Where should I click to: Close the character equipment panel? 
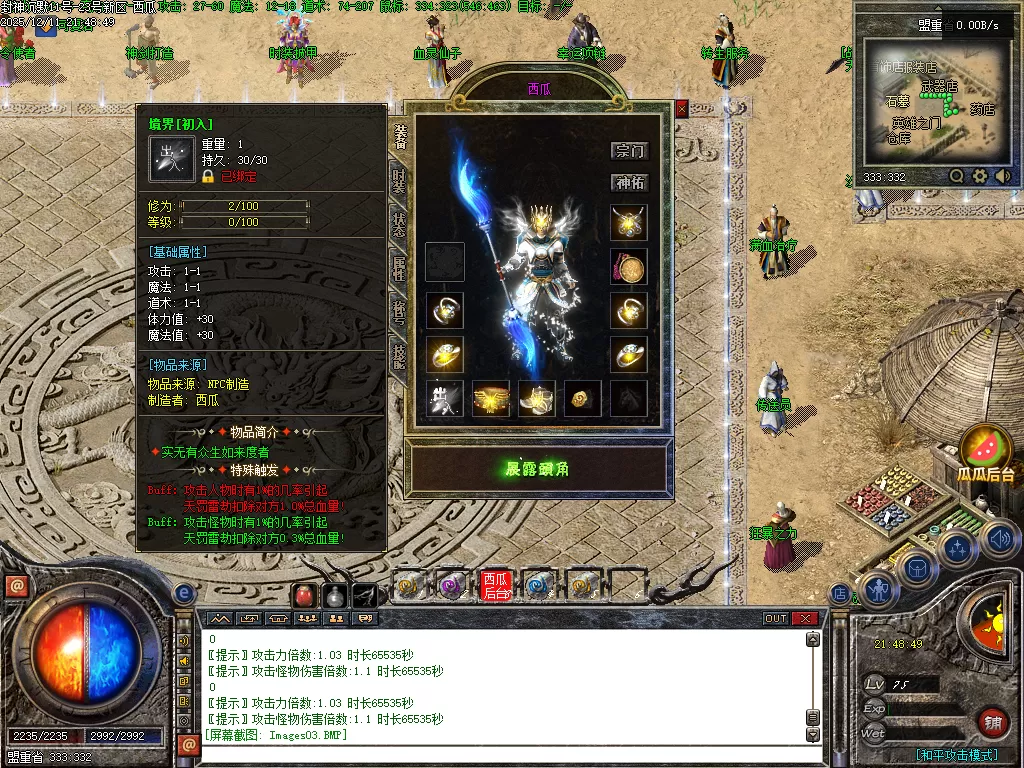point(682,109)
